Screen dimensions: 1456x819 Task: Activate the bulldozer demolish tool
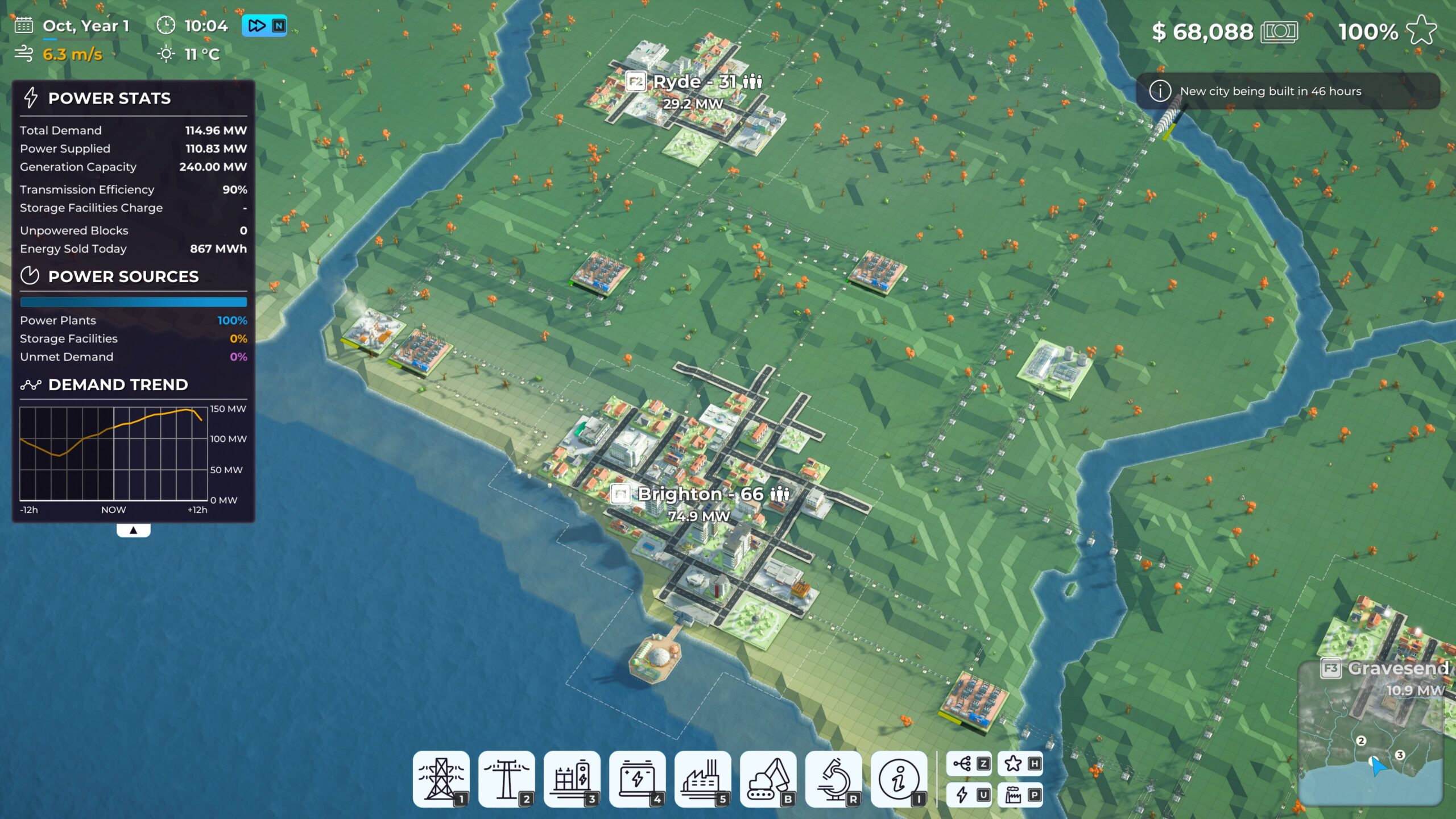click(x=768, y=779)
